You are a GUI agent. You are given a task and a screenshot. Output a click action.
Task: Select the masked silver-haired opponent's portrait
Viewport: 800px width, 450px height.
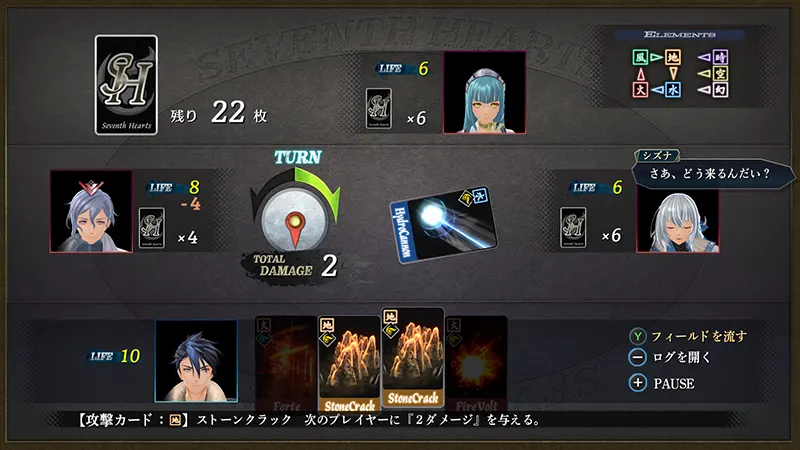[91, 211]
